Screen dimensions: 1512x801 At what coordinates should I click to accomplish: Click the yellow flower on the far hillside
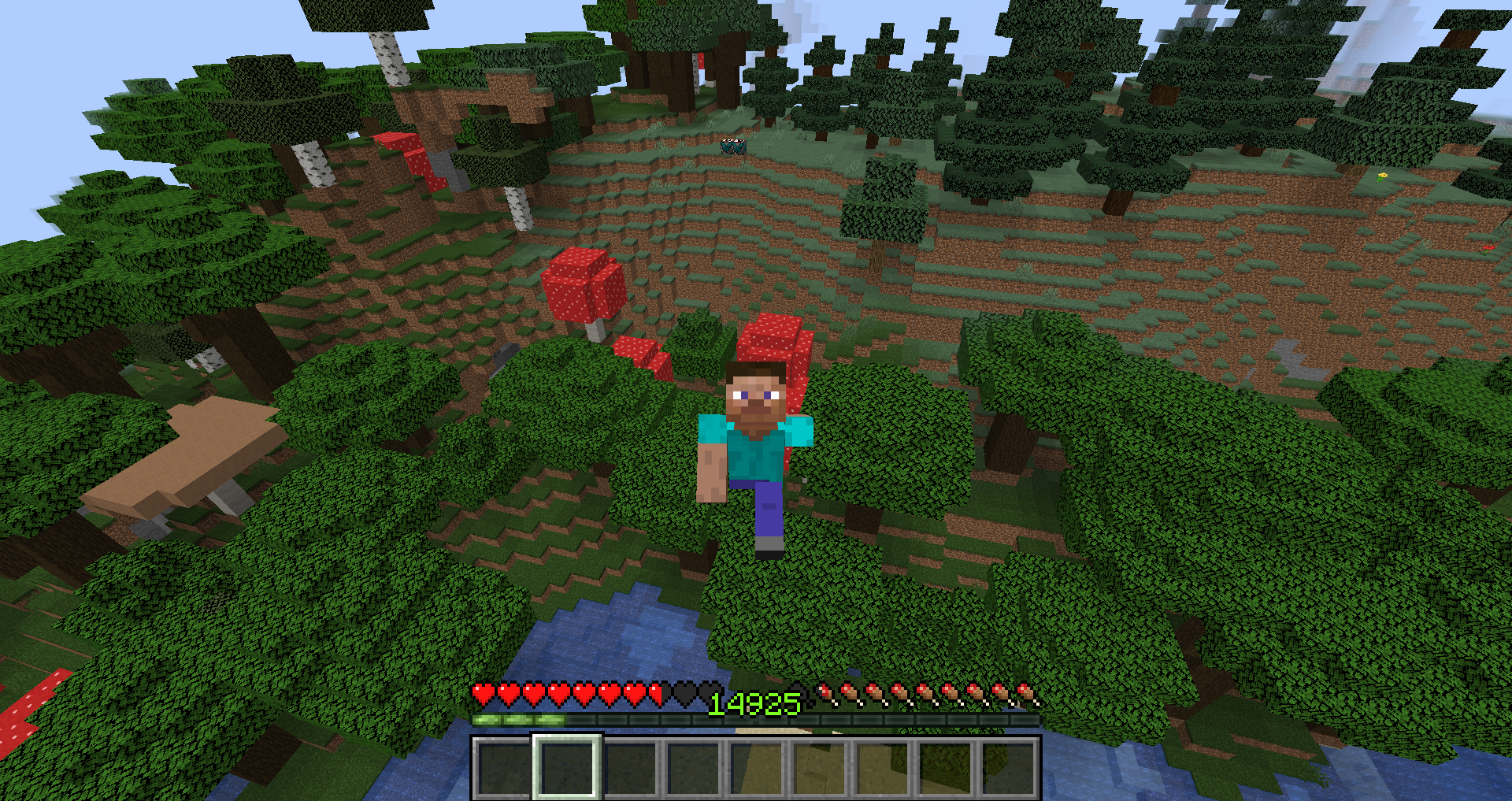[x=1384, y=176]
